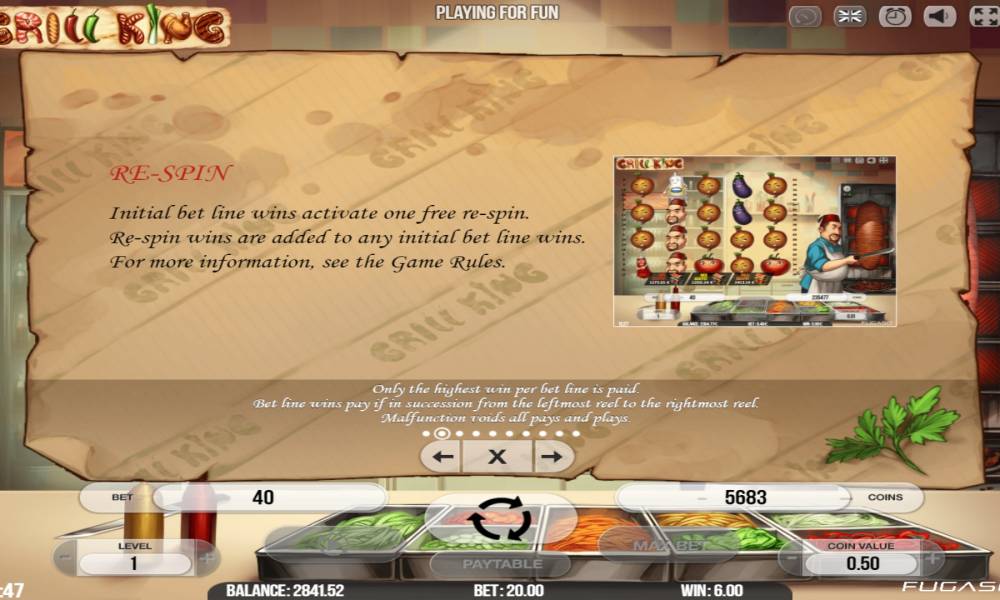Image resolution: width=1000 pixels, height=600 pixels.
Task: View the Re-Spin preview thumbnail
Action: [754, 241]
